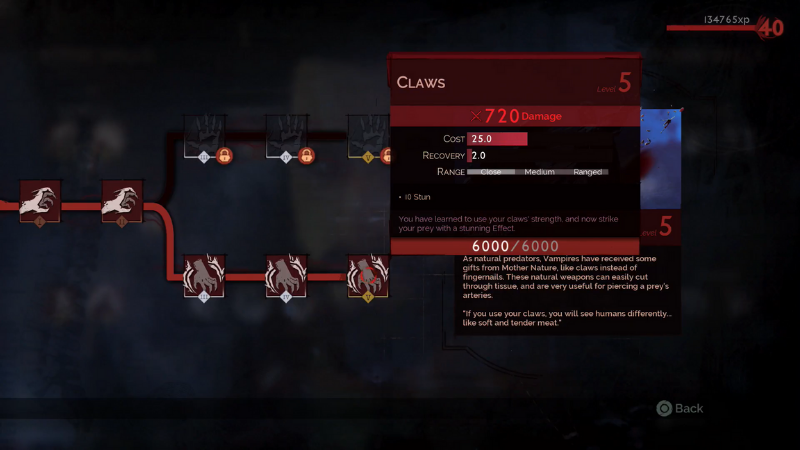Select the unlocked level IV flaming claws node
The image size is (800, 450).
click(286, 275)
